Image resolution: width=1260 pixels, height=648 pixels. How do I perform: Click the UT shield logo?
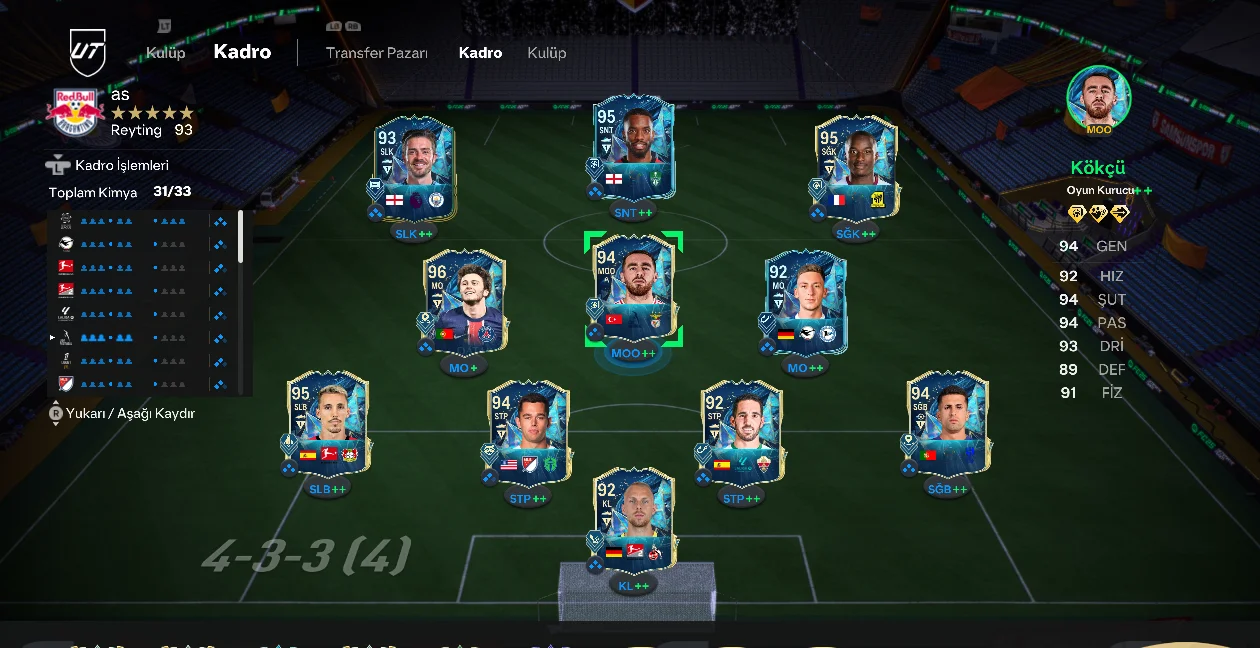(87, 52)
